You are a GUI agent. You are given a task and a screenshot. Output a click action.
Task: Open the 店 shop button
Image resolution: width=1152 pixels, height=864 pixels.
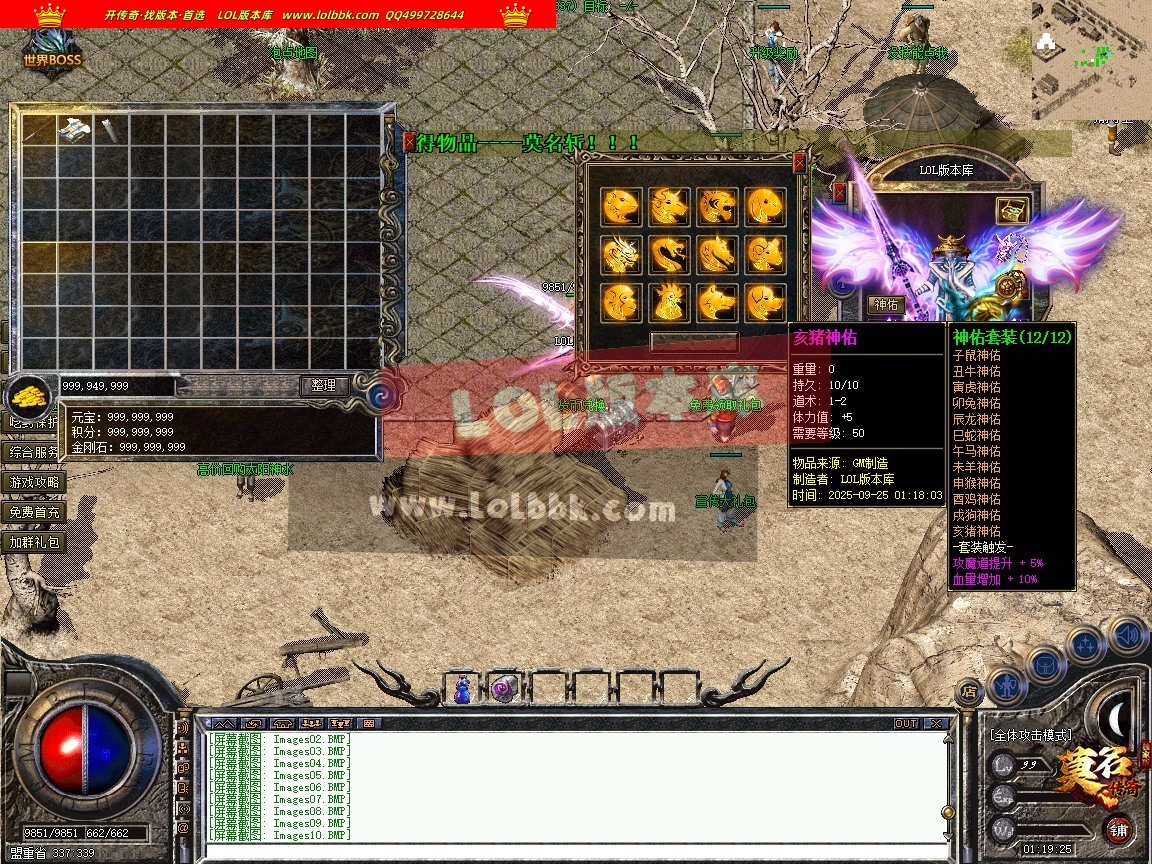(x=968, y=690)
